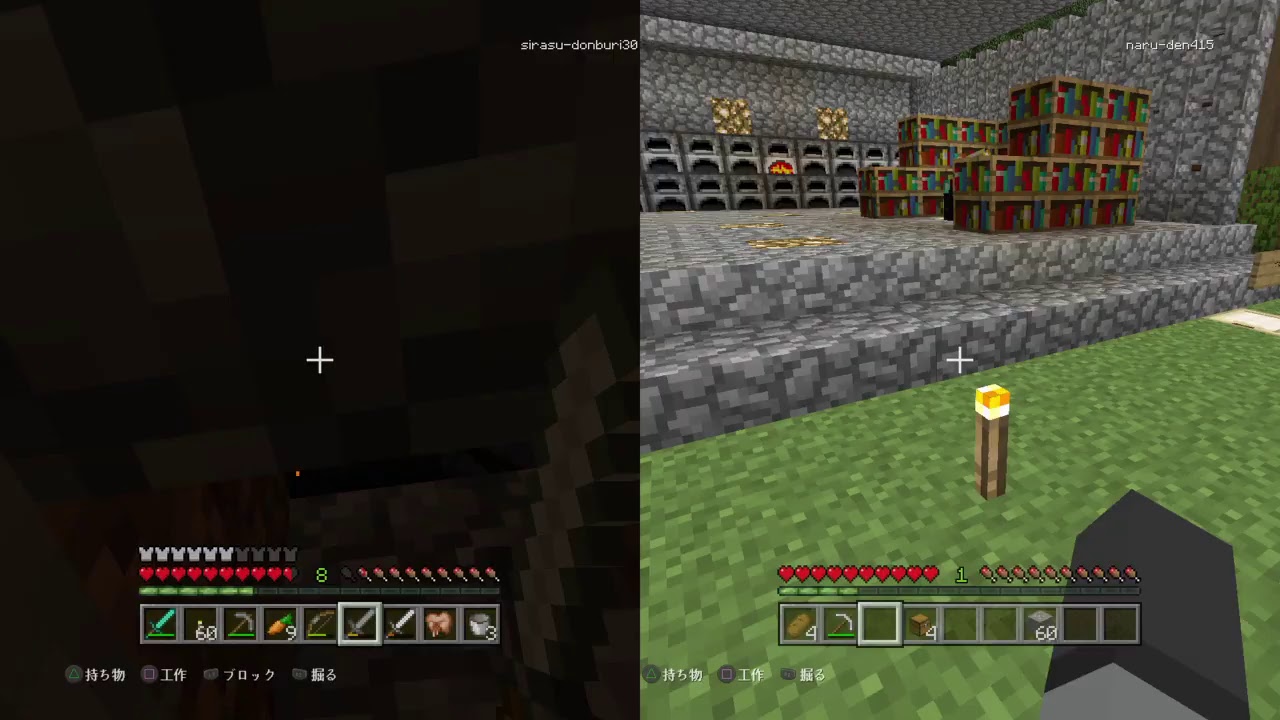Select the bow in left hotbar
The image size is (1280, 720).
[322, 625]
